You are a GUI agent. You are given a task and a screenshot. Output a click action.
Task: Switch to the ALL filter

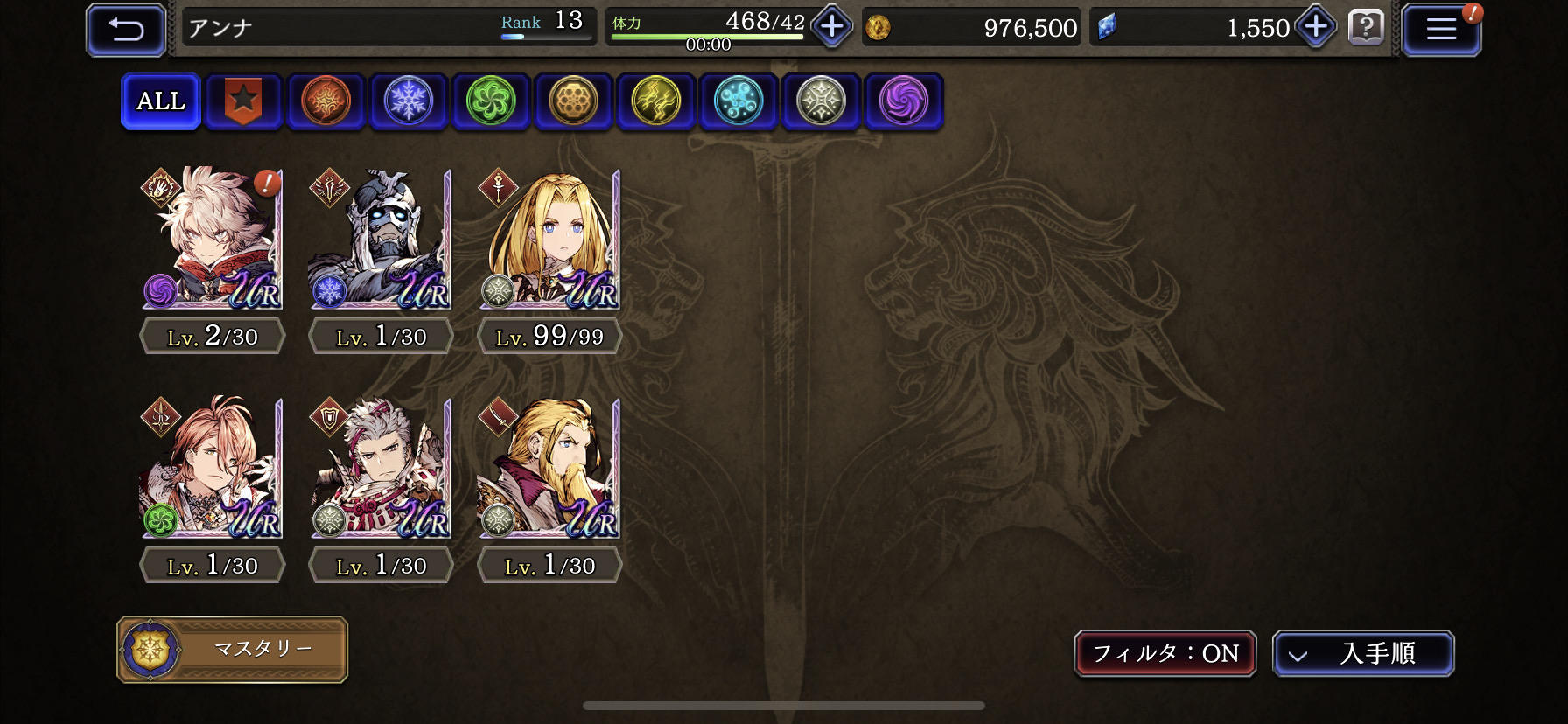pyautogui.click(x=160, y=101)
